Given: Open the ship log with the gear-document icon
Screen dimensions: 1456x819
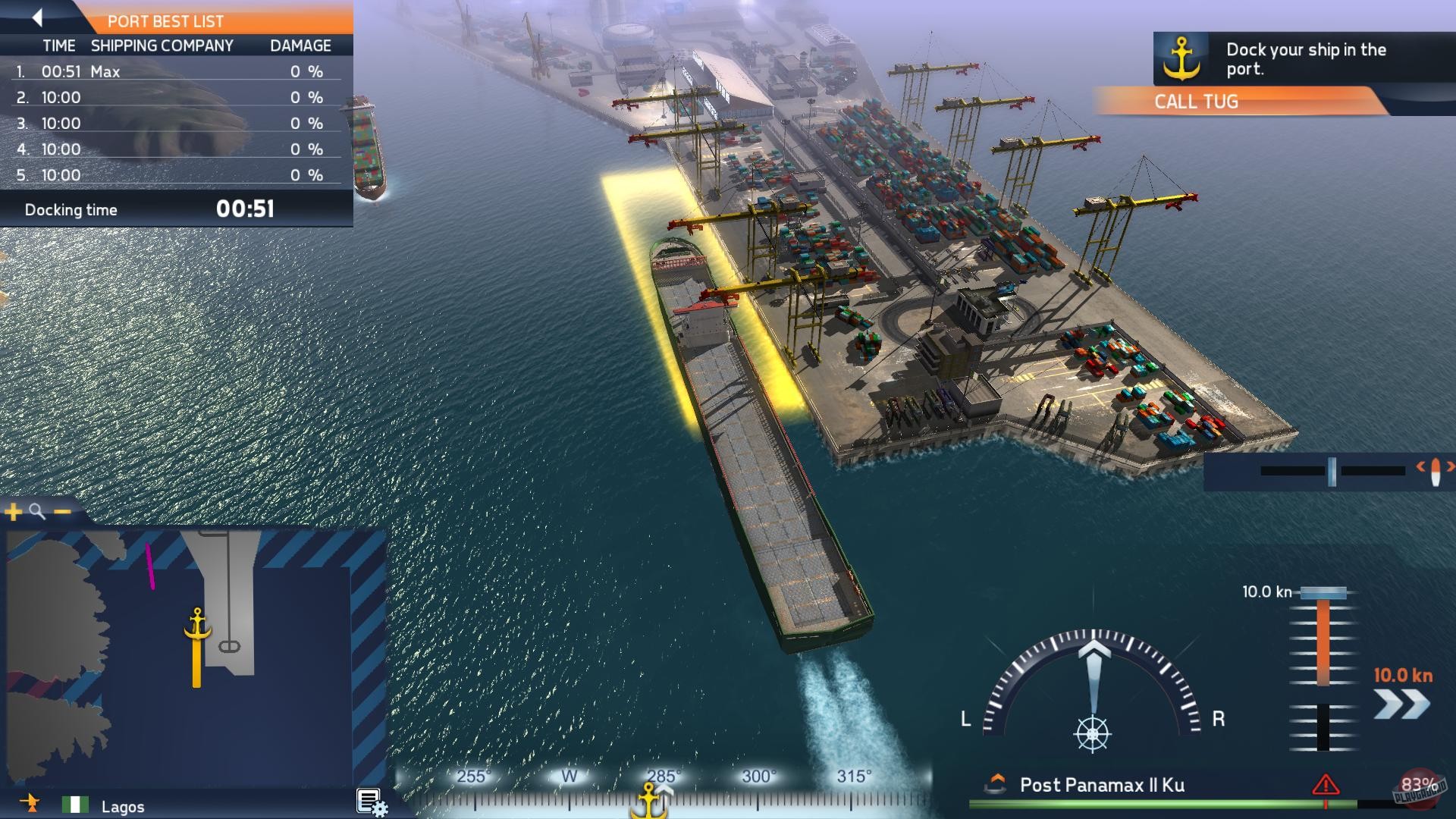Looking at the screenshot, I should coord(369,800).
